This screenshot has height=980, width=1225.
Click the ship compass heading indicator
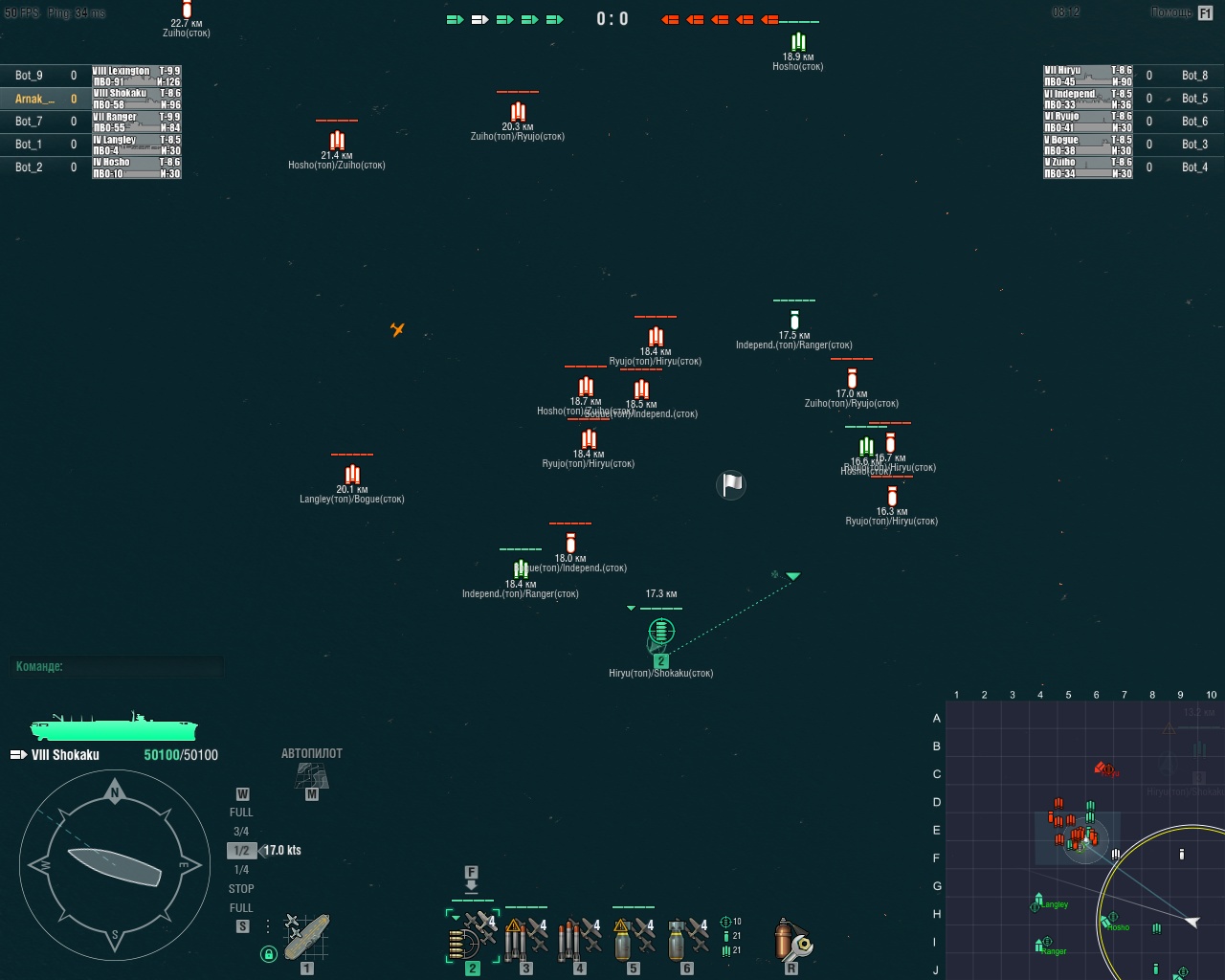tap(115, 866)
